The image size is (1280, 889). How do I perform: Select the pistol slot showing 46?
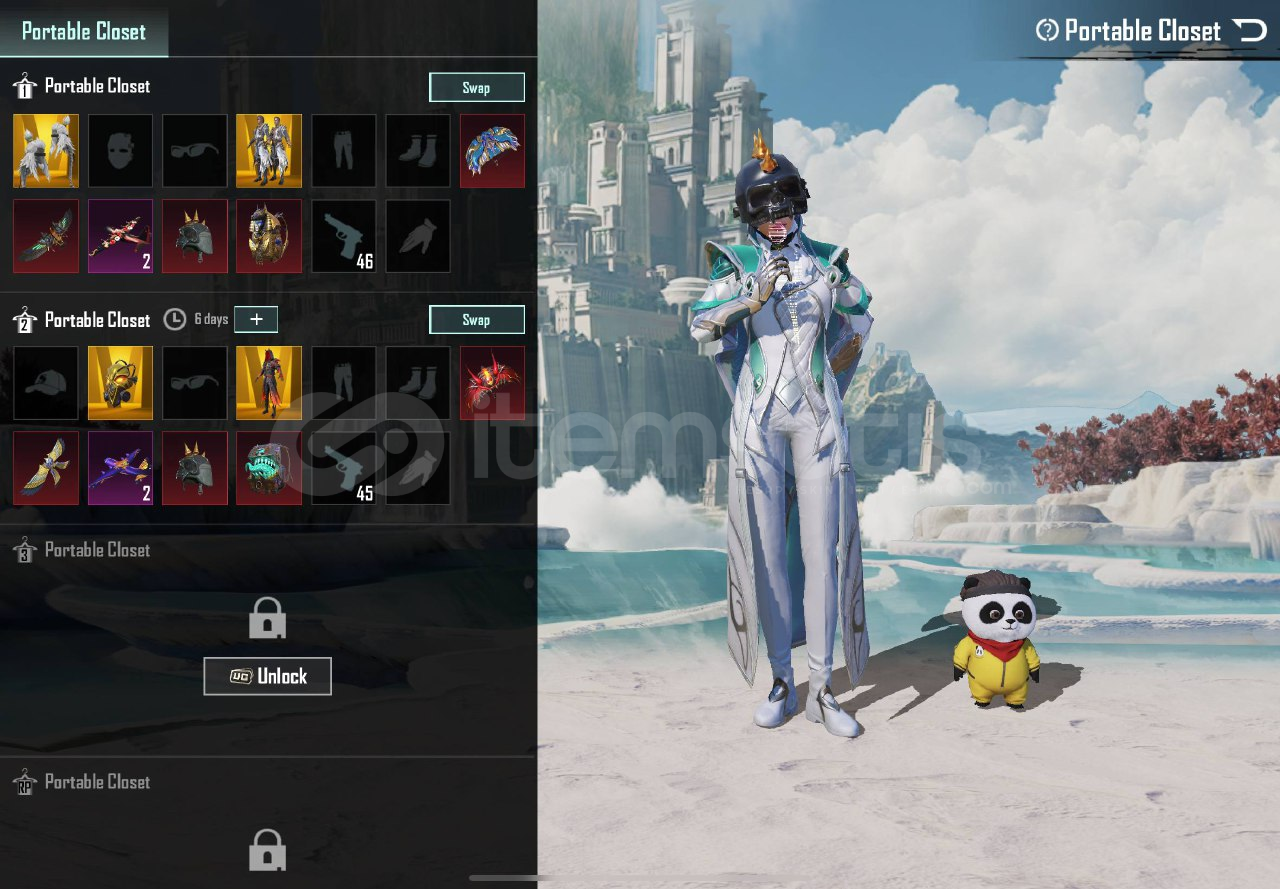344,236
